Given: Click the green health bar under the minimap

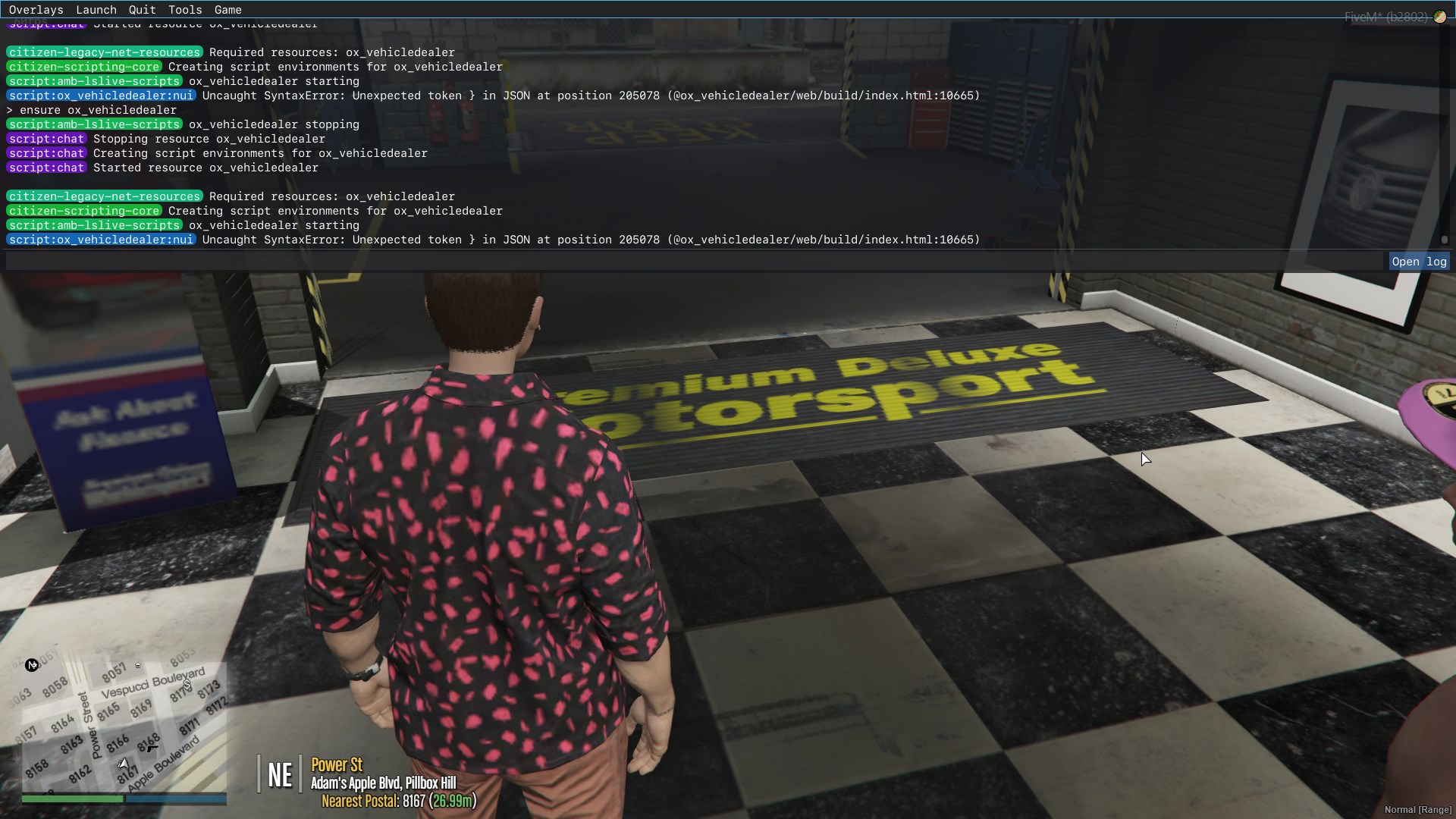Looking at the screenshot, I should pos(72,799).
